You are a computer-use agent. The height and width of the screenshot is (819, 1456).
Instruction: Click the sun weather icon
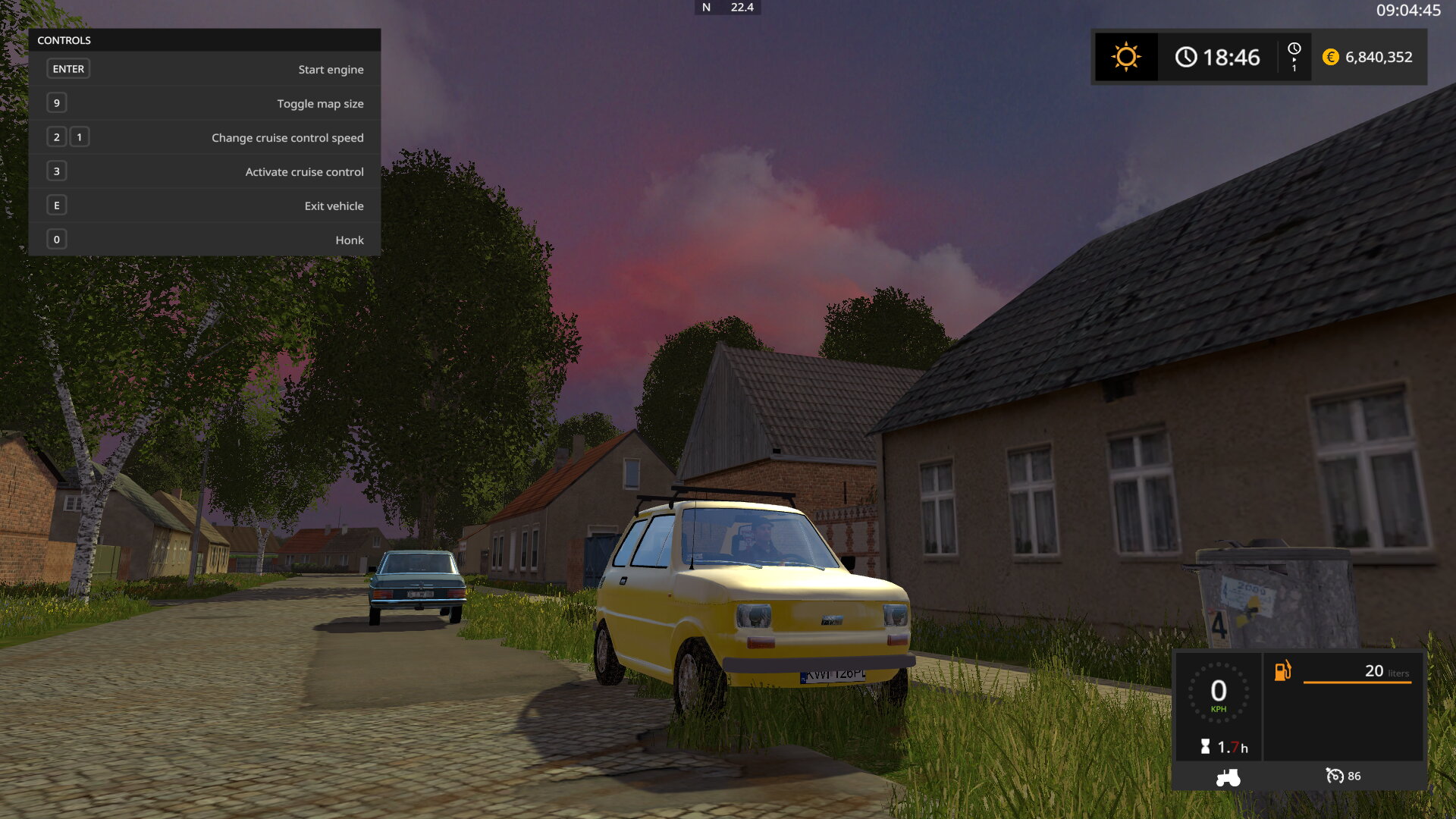tap(1126, 57)
